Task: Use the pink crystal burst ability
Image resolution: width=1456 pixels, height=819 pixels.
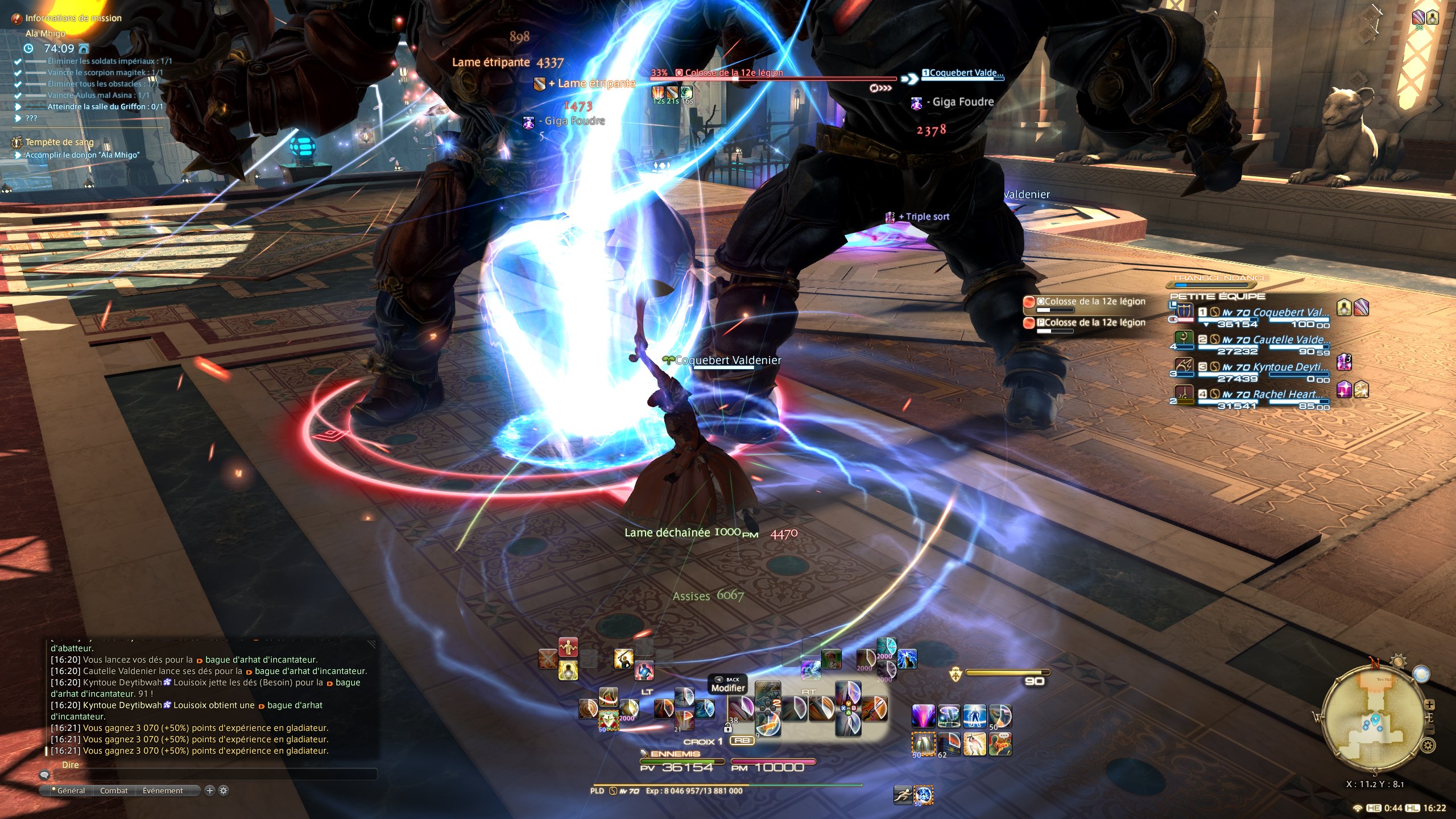Action: 923,716
